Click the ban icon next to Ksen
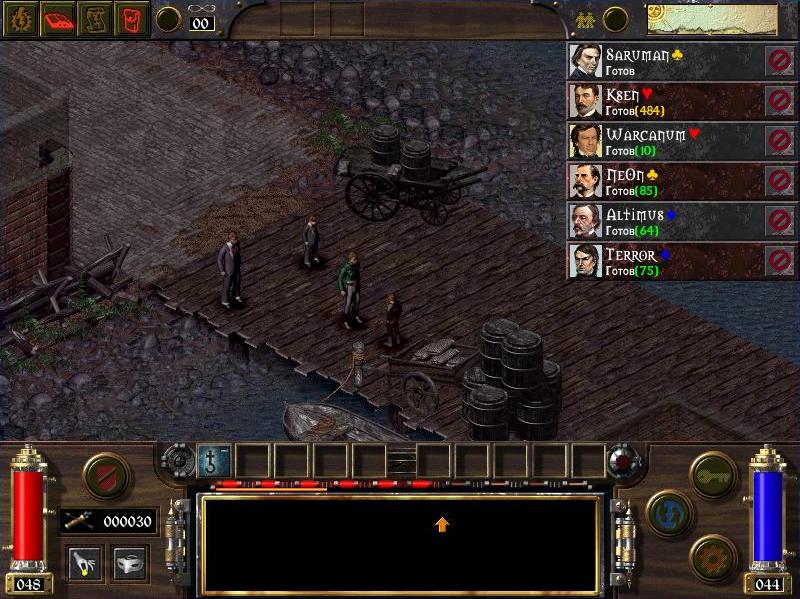The height and width of the screenshot is (599, 800). 780,101
